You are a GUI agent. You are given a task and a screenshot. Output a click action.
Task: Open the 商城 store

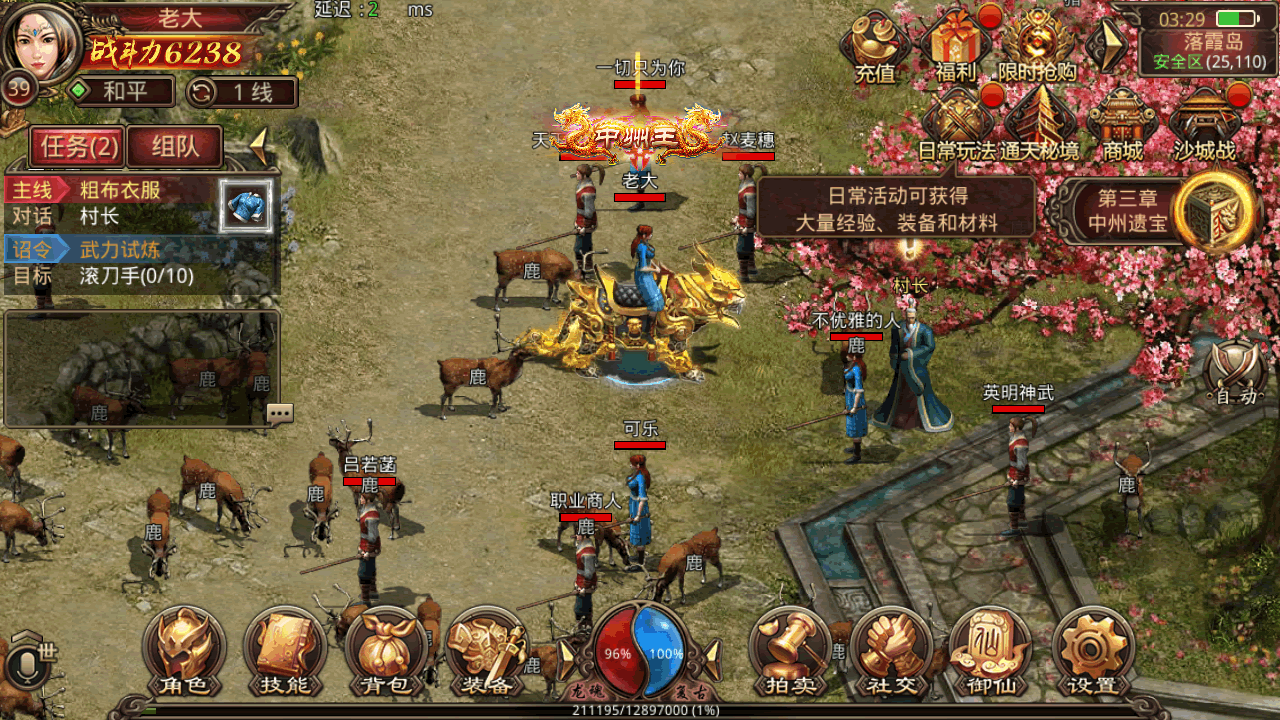point(1122,123)
